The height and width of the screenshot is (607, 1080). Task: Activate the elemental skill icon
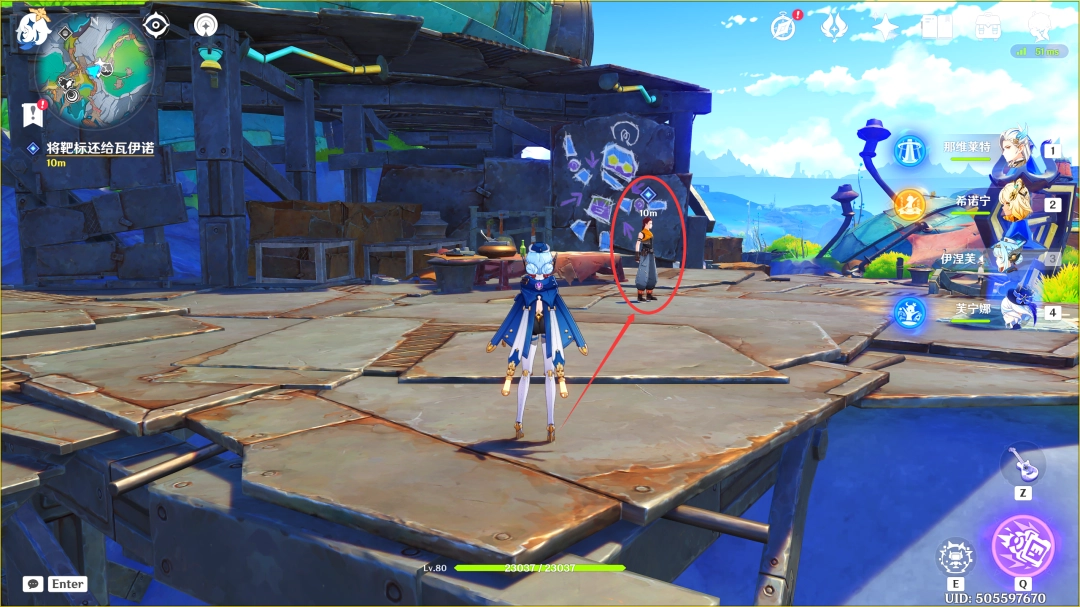tap(955, 557)
